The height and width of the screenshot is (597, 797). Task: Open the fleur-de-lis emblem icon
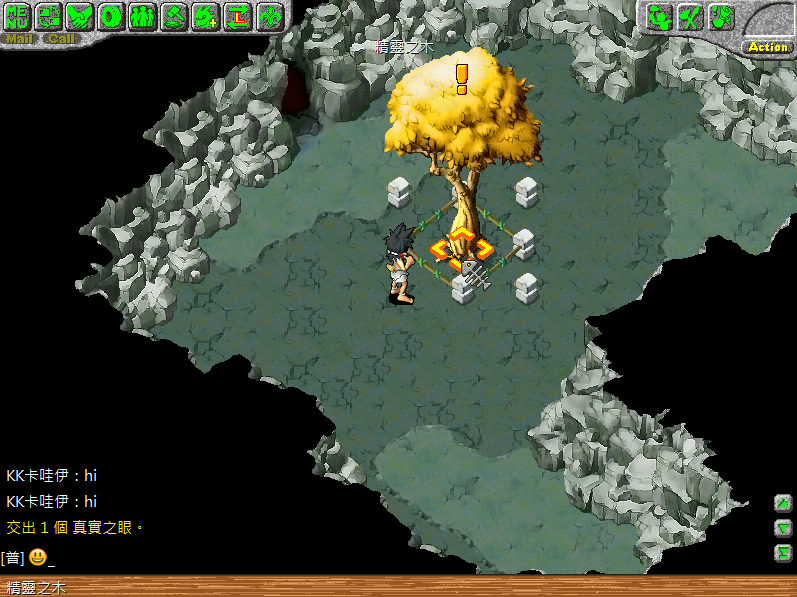(269, 17)
